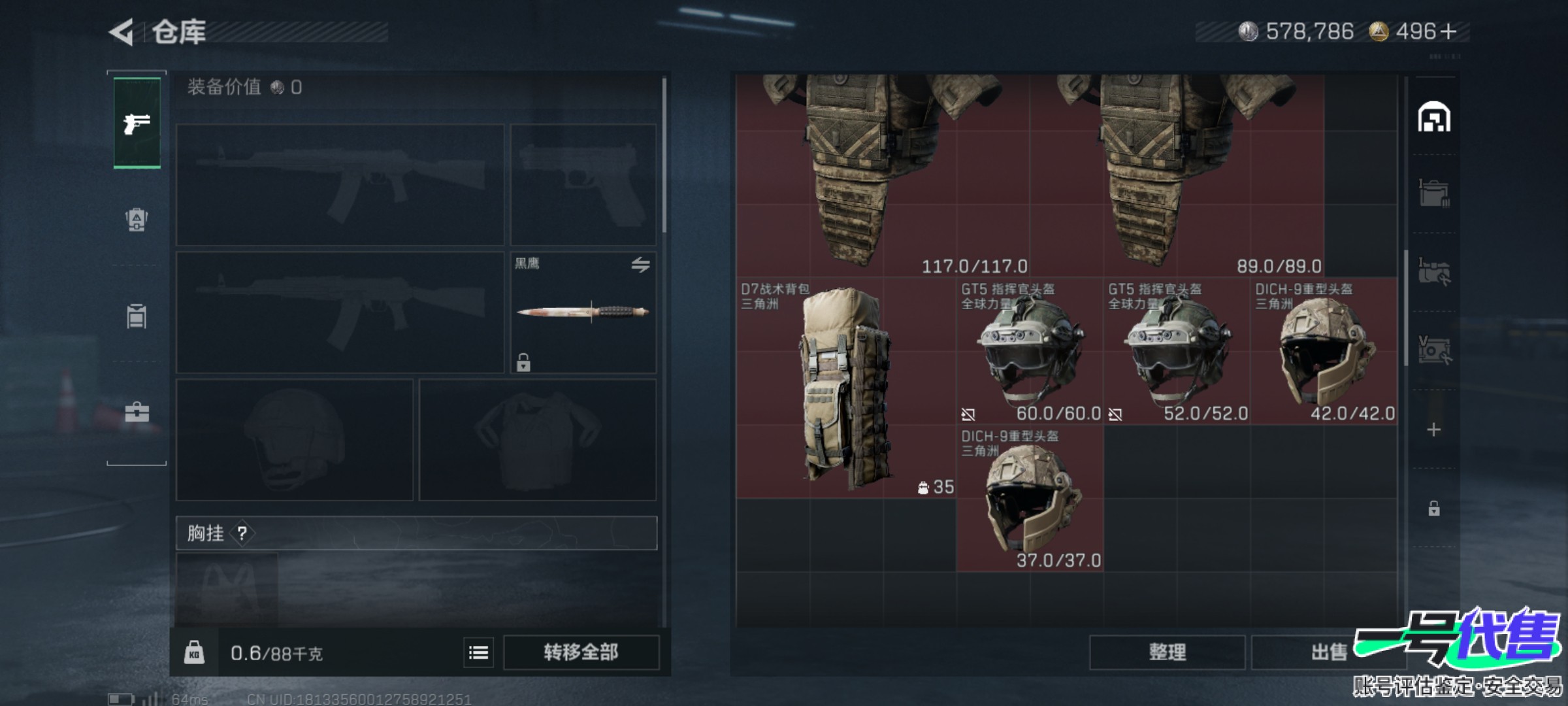Select the DICH-9 helmet with 42.0 durability

coord(1324,352)
